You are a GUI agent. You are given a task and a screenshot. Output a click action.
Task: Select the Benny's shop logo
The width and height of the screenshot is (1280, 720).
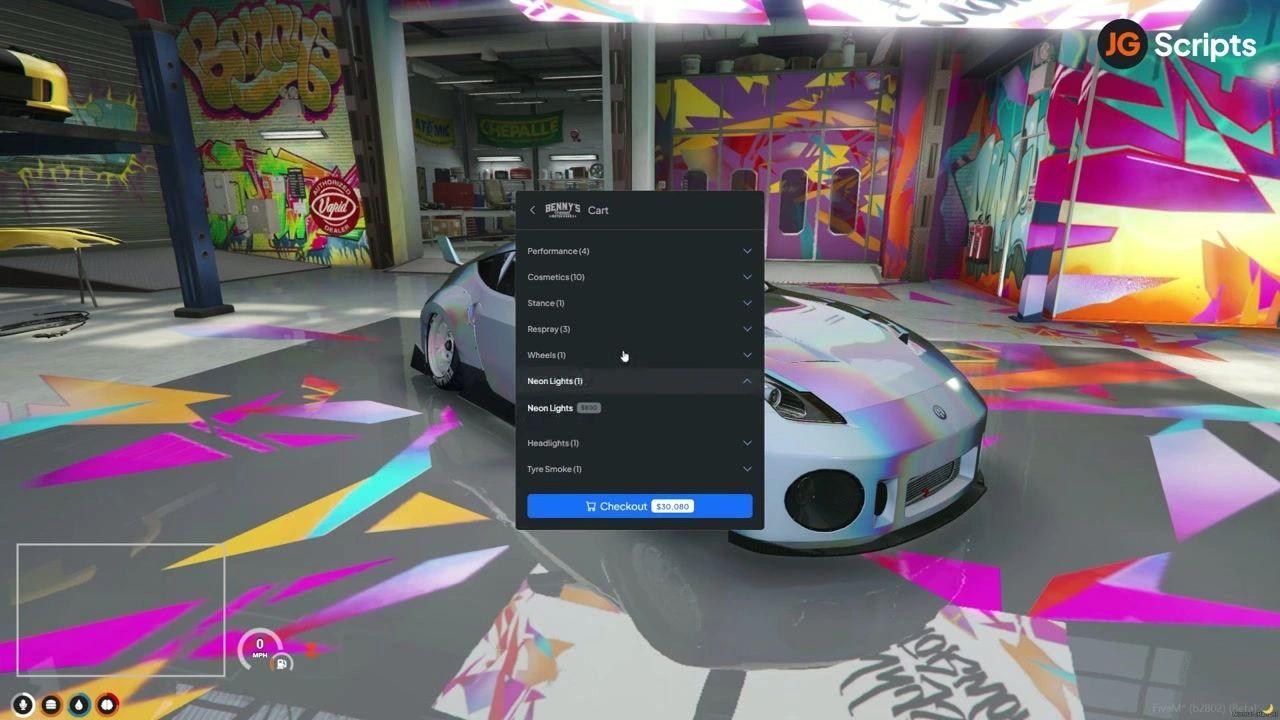(x=563, y=209)
